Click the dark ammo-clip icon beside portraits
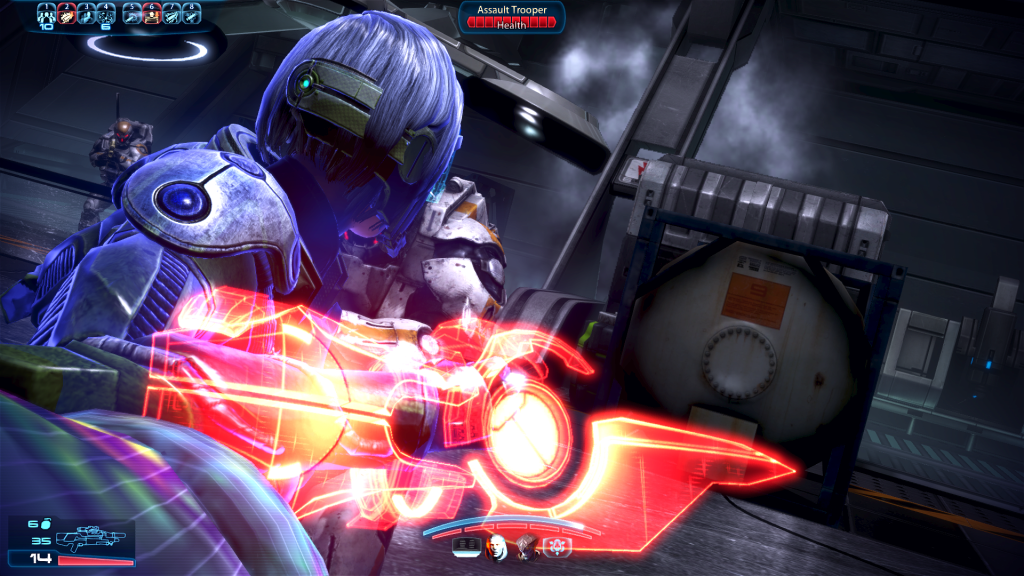Image resolution: width=1024 pixels, height=576 pixels. click(x=466, y=545)
